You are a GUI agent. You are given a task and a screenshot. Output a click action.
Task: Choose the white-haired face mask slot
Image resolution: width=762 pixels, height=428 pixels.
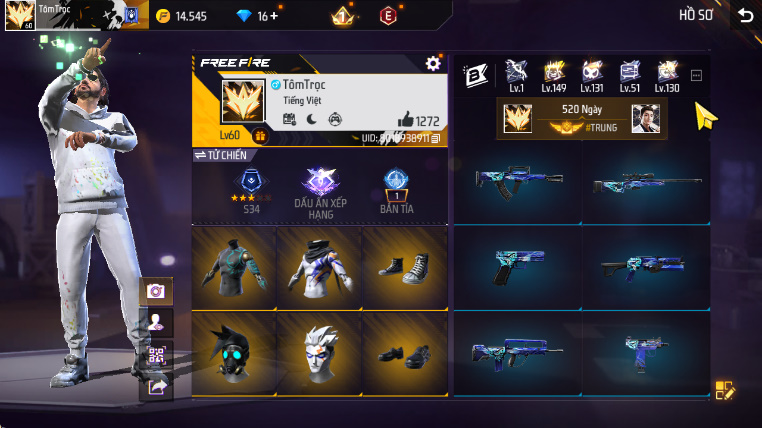click(319, 353)
